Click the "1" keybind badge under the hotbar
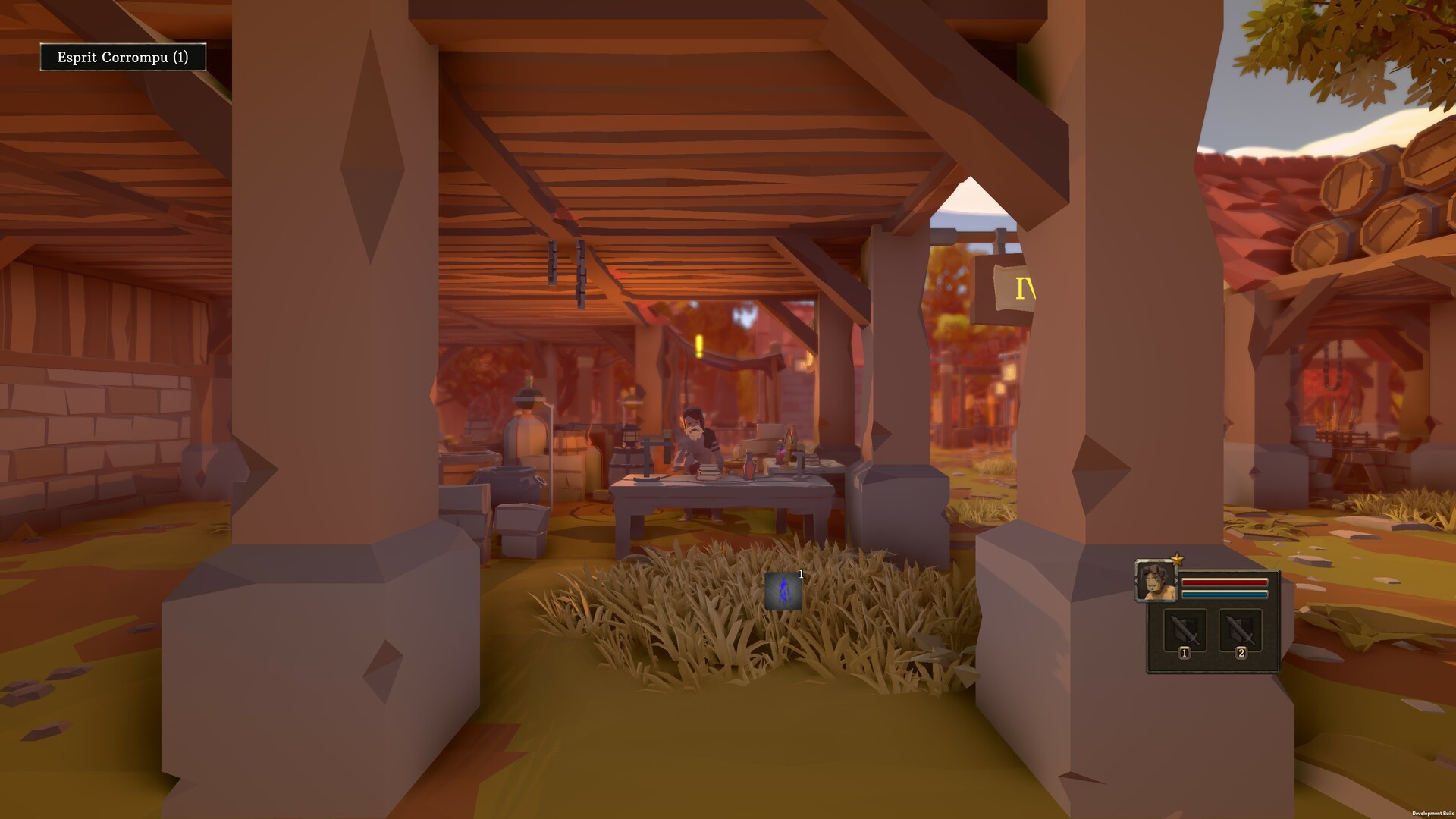The height and width of the screenshot is (819, 1456). click(x=1185, y=654)
